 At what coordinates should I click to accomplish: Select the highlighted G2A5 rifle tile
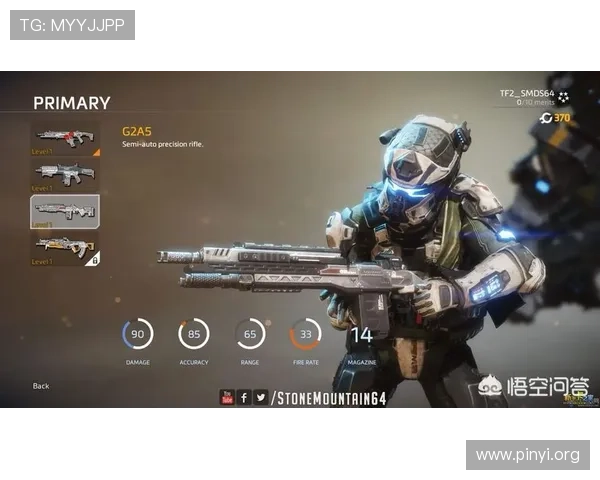point(65,211)
